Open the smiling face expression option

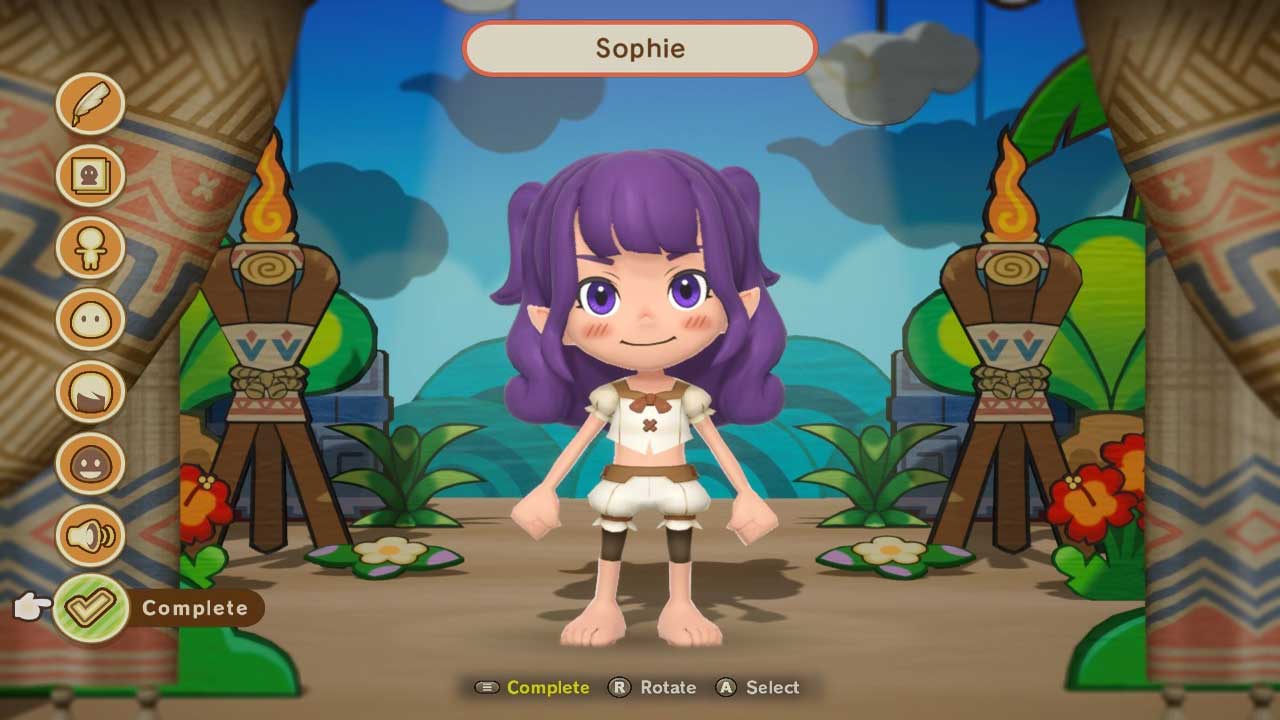[x=90, y=464]
